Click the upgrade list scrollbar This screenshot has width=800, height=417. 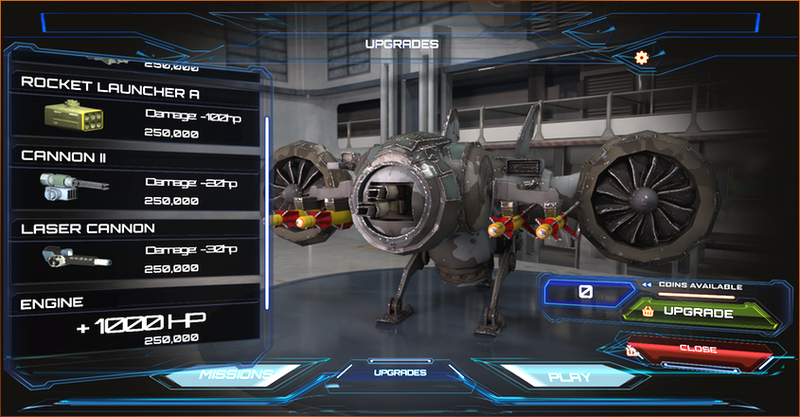[x=267, y=212]
